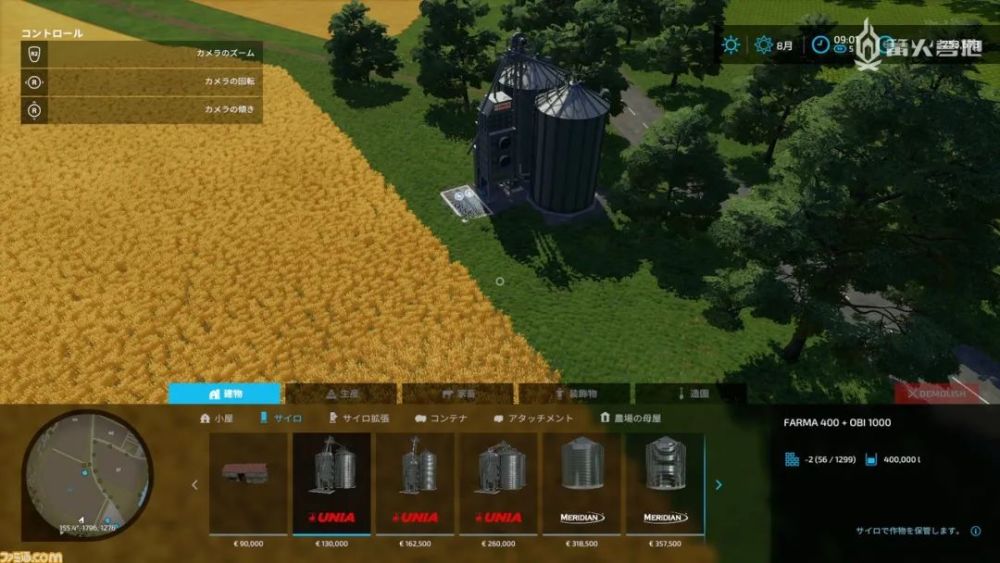Viewport: 1000px width, 563px height.
Task: Switch to the アタッチメント attachment subcategory
Action: pyautogui.click(x=533, y=419)
